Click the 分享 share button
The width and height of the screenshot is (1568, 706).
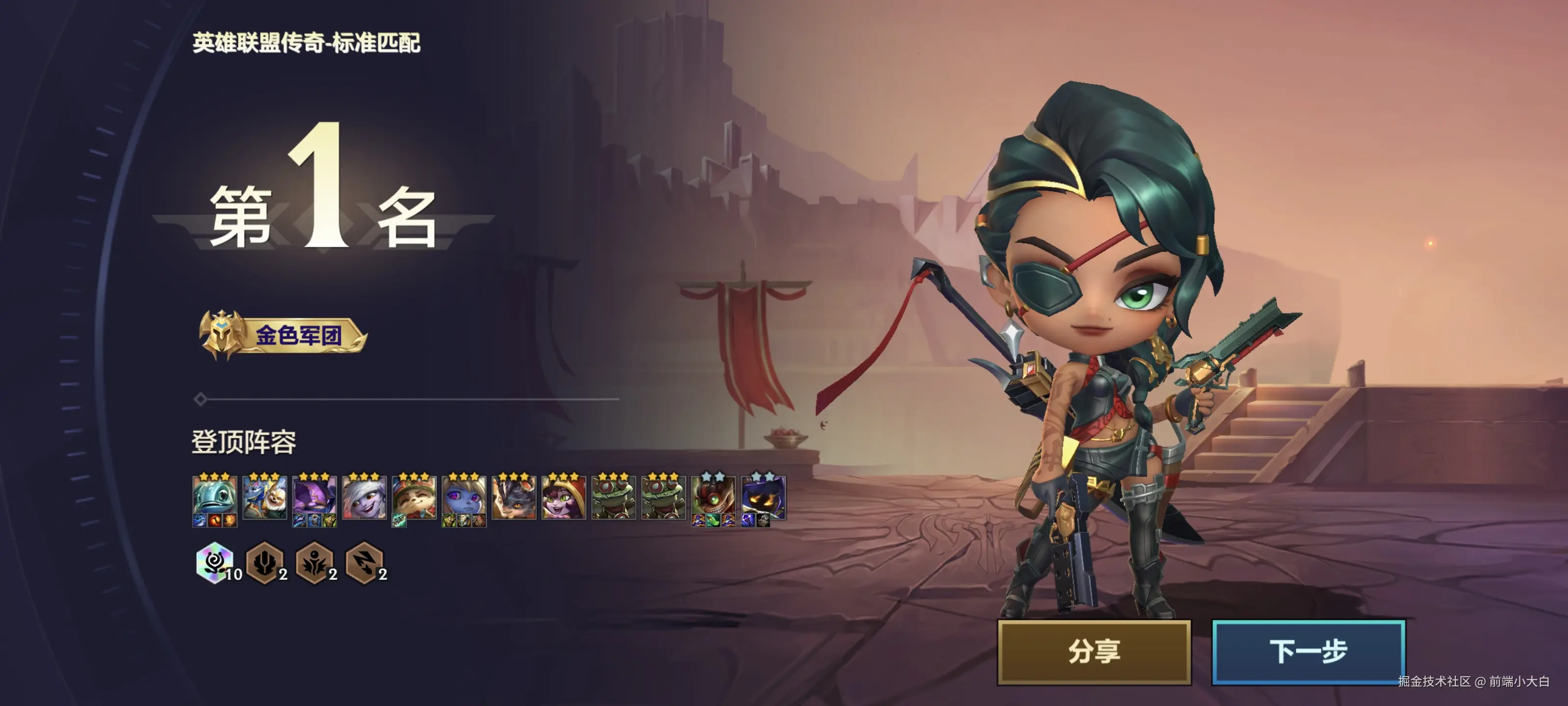point(1093,651)
